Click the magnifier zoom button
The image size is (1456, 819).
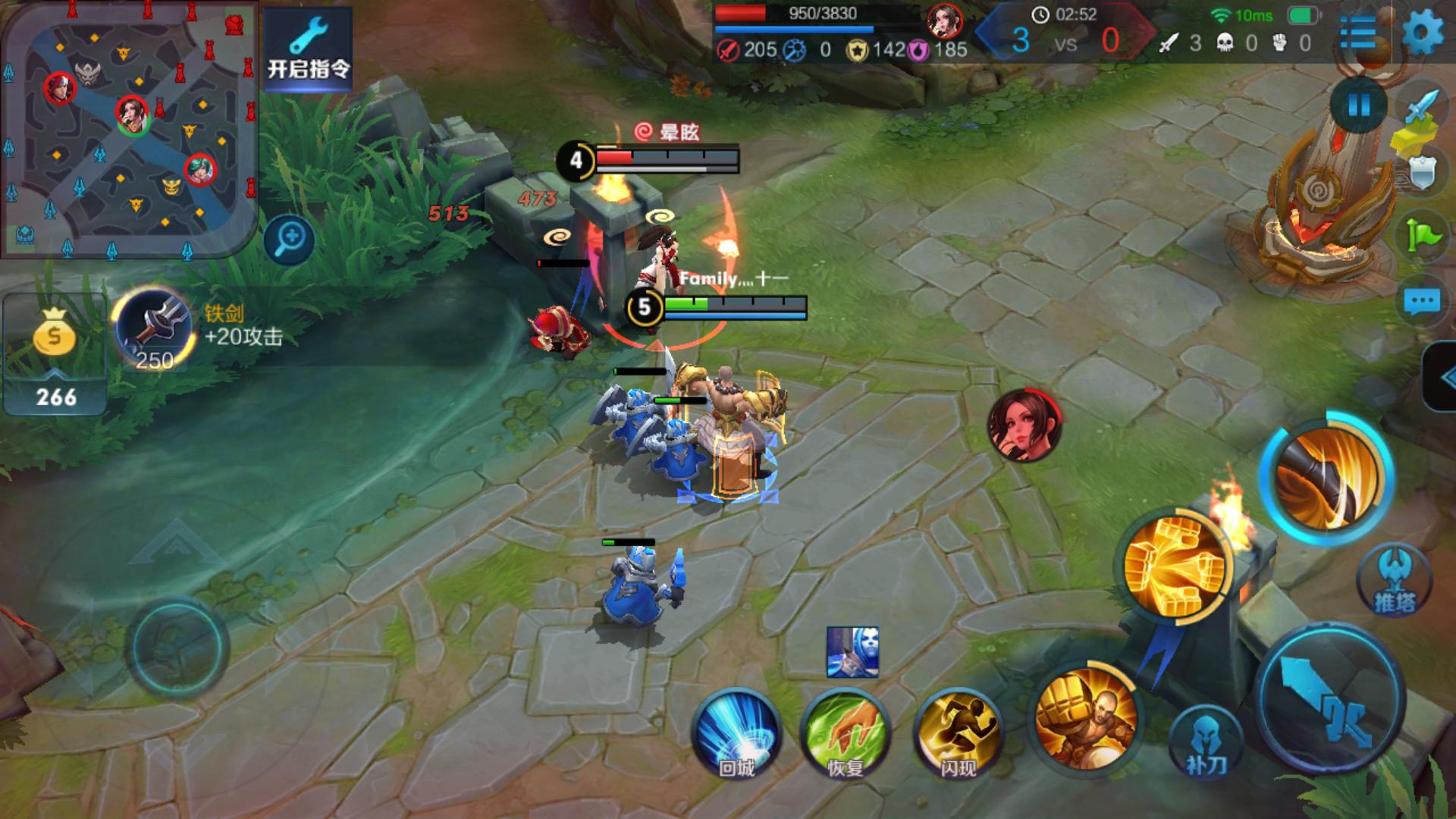(290, 240)
